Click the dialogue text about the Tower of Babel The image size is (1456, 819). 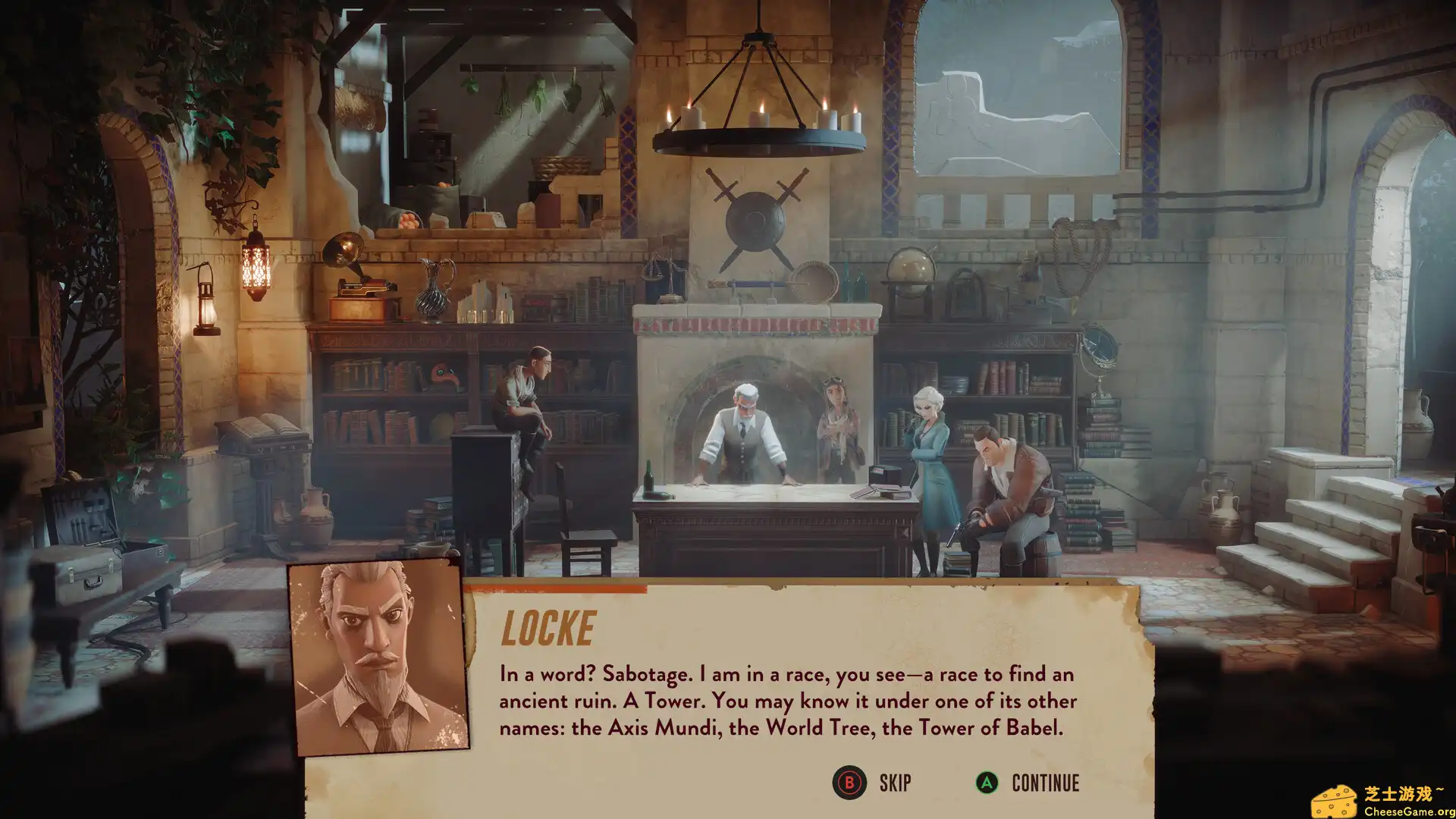pyautogui.click(x=785, y=701)
